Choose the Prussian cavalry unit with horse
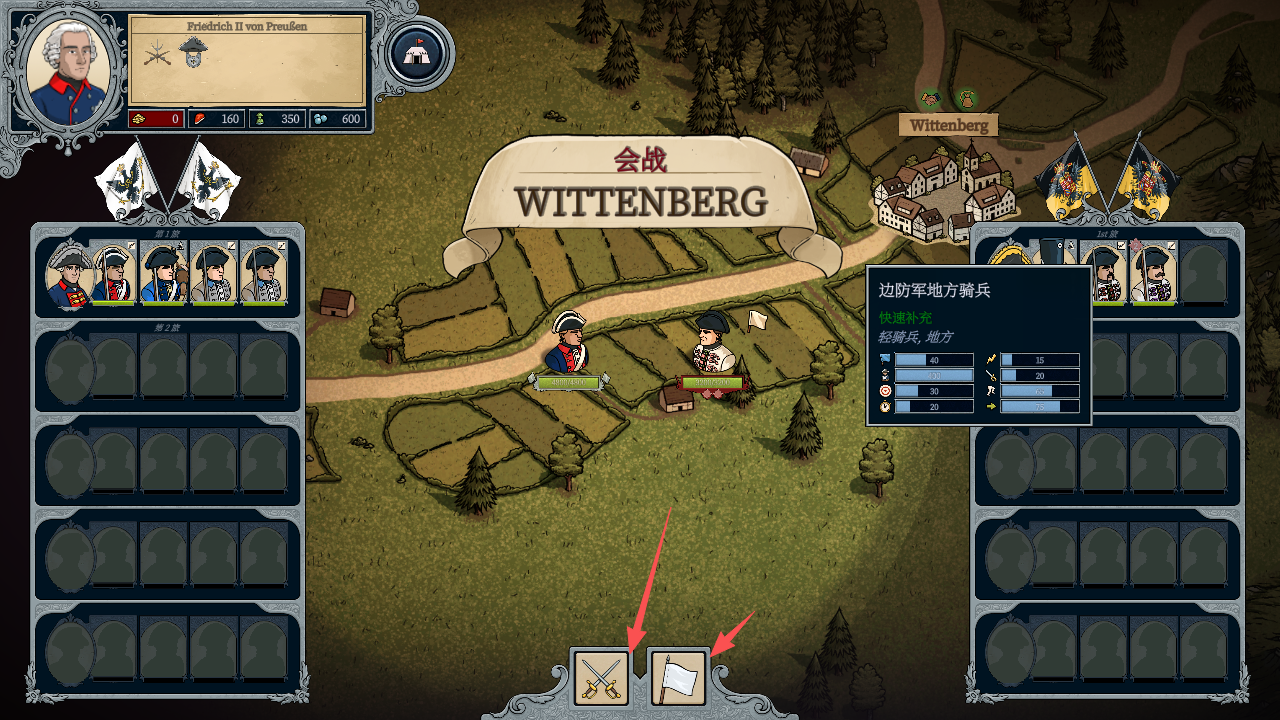This screenshot has width=1280, height=720. 163,272
